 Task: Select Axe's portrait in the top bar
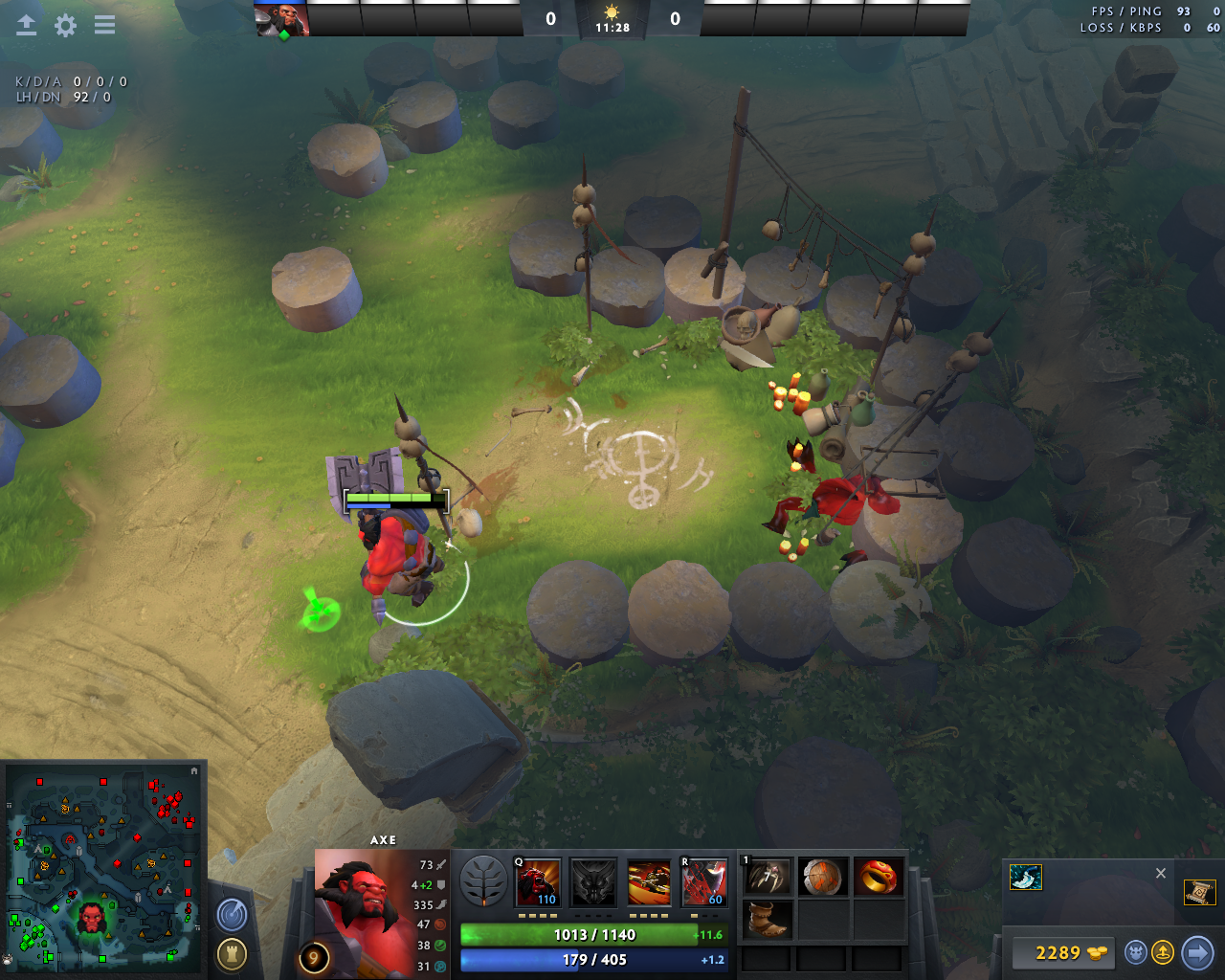(282, 20)
